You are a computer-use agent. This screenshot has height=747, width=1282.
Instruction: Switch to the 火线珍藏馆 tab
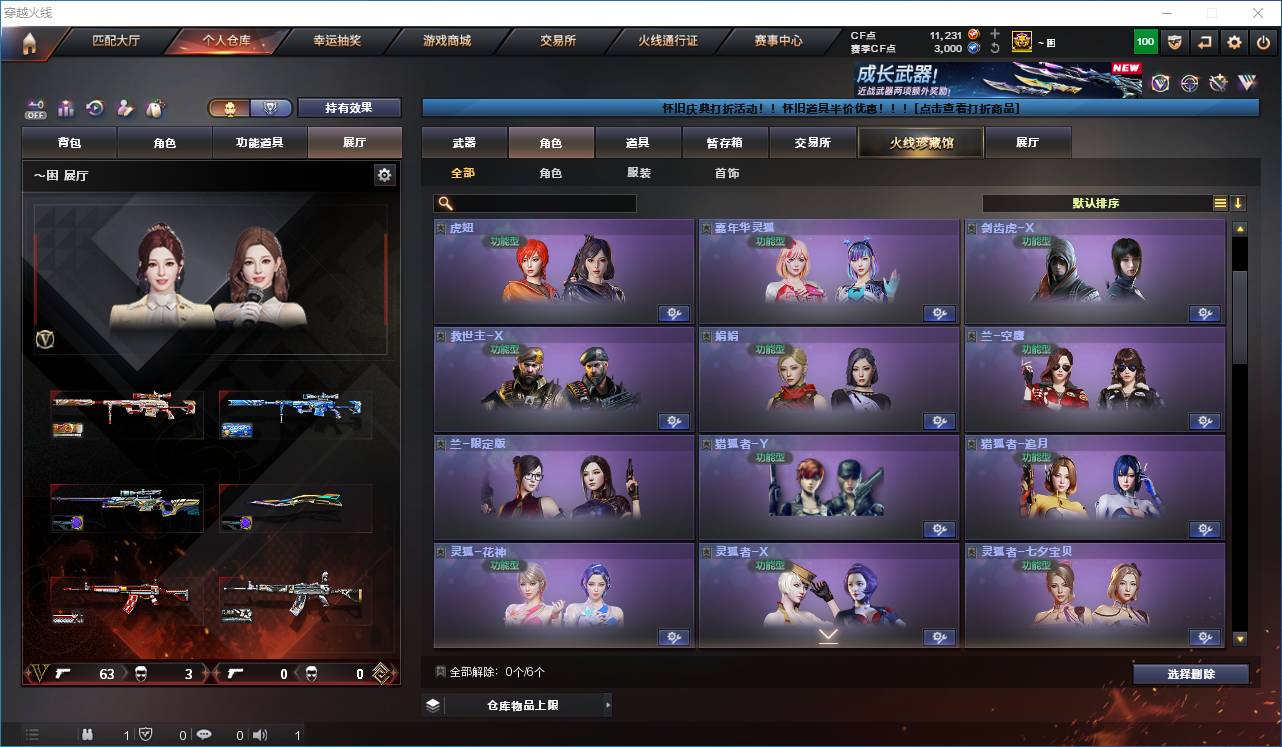[919, 142]
